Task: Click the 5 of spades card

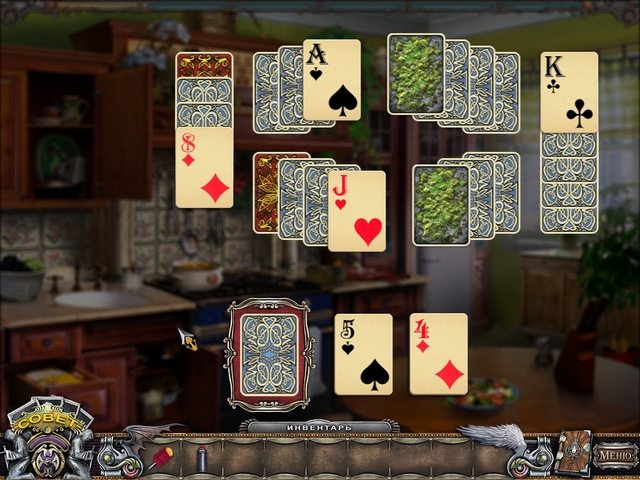Action: point(363,354)
